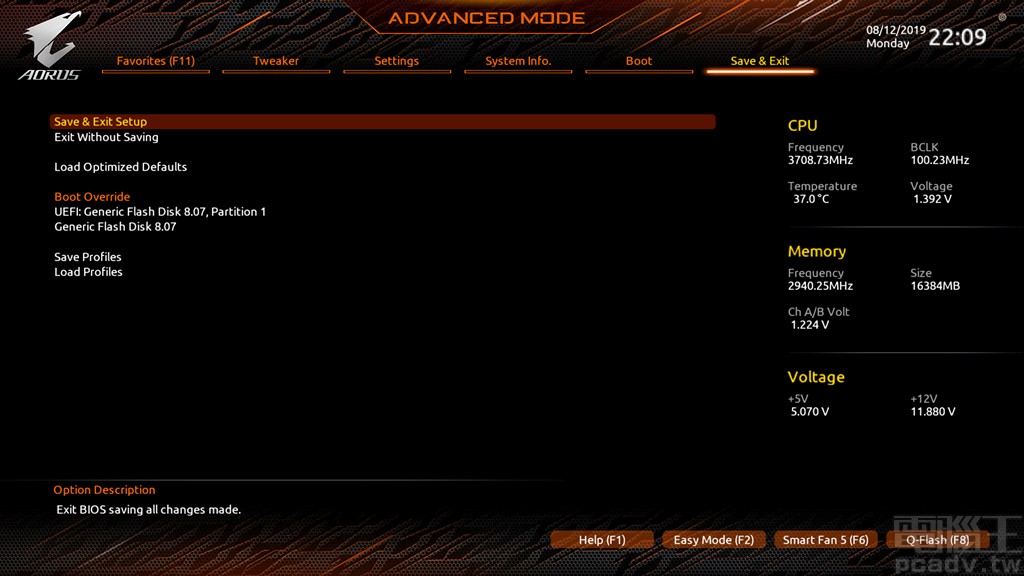Boot from UEFI Generic Flash Disk Partition 1
The image size is (1024, 576).
pos(160,212)
